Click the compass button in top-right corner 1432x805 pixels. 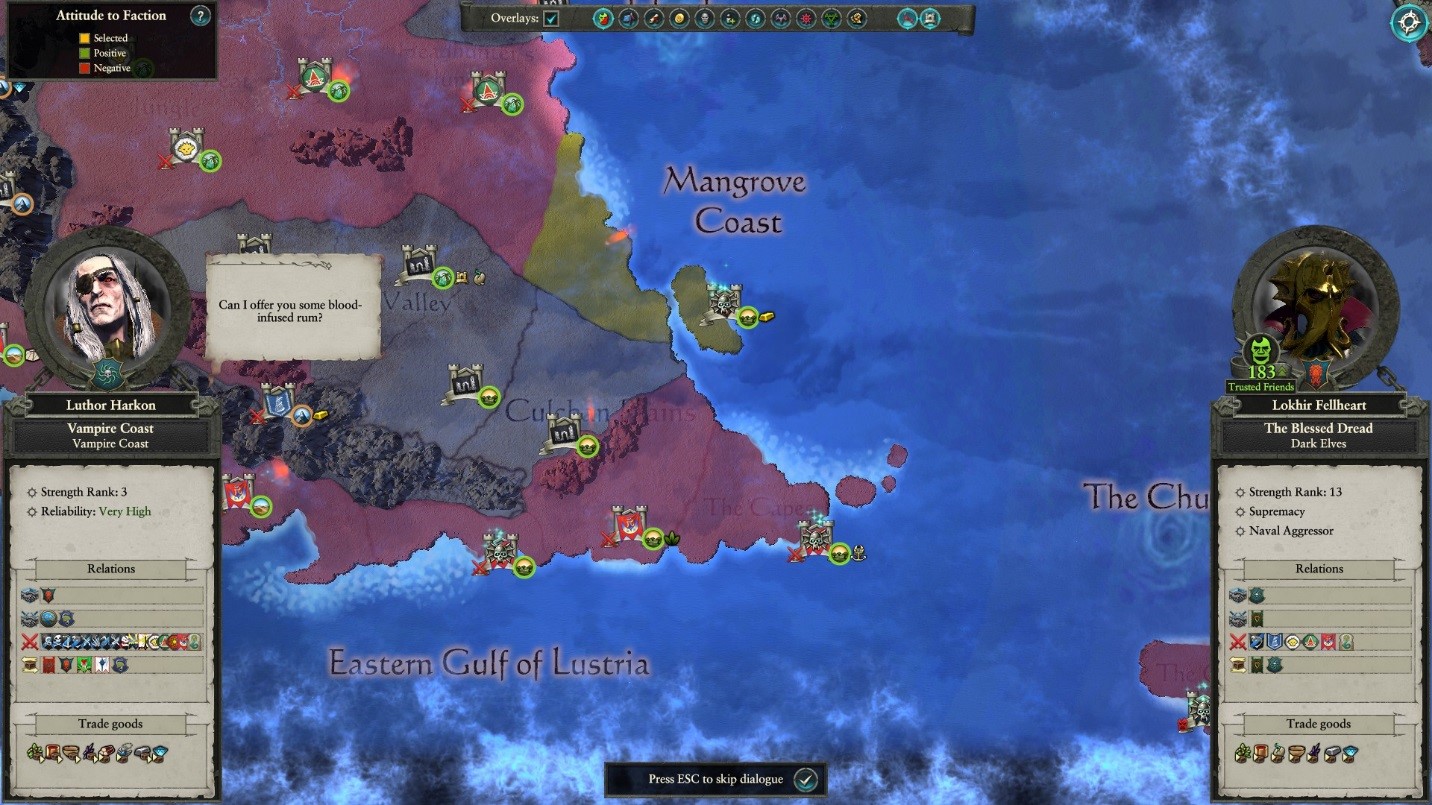click(x=1409, y=22)
